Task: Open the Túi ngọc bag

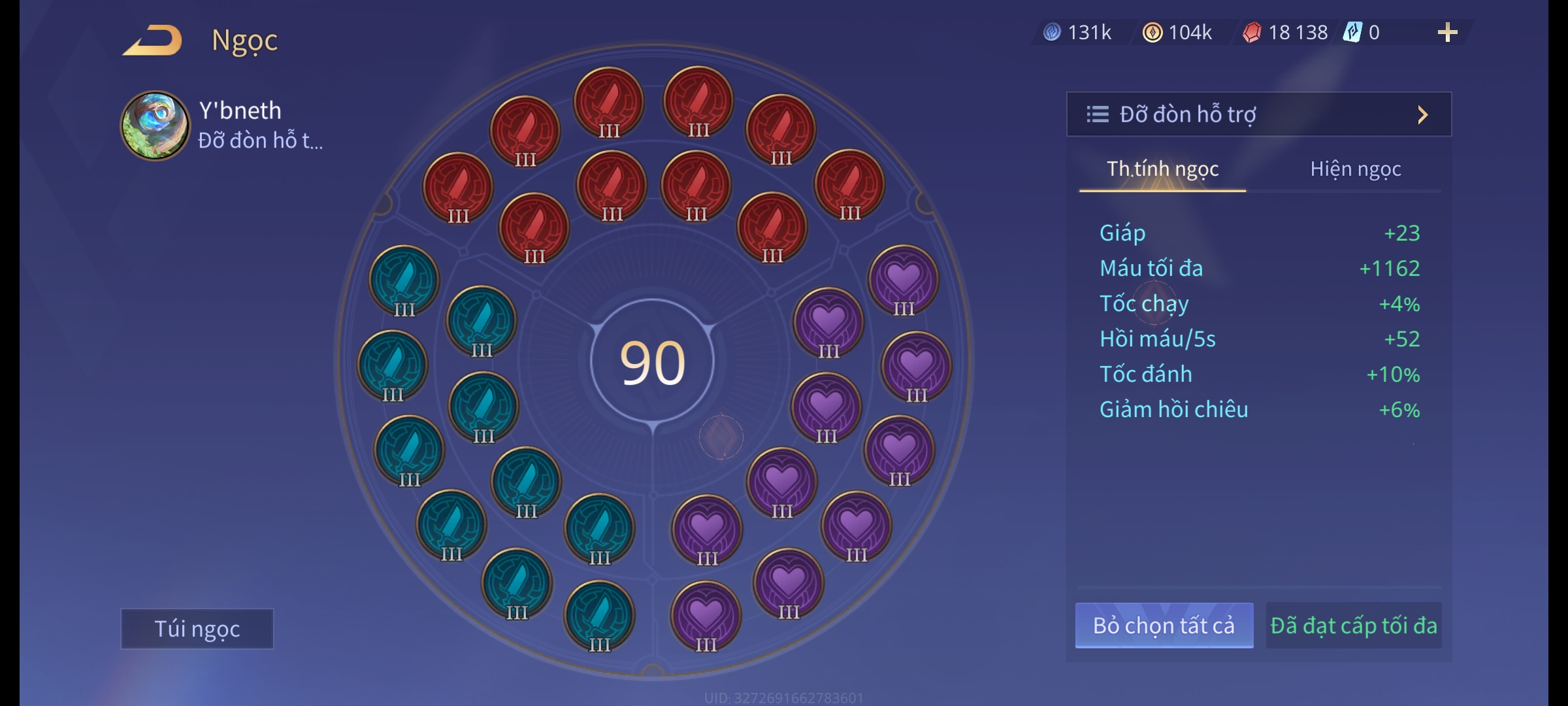Action: point(197,628)
